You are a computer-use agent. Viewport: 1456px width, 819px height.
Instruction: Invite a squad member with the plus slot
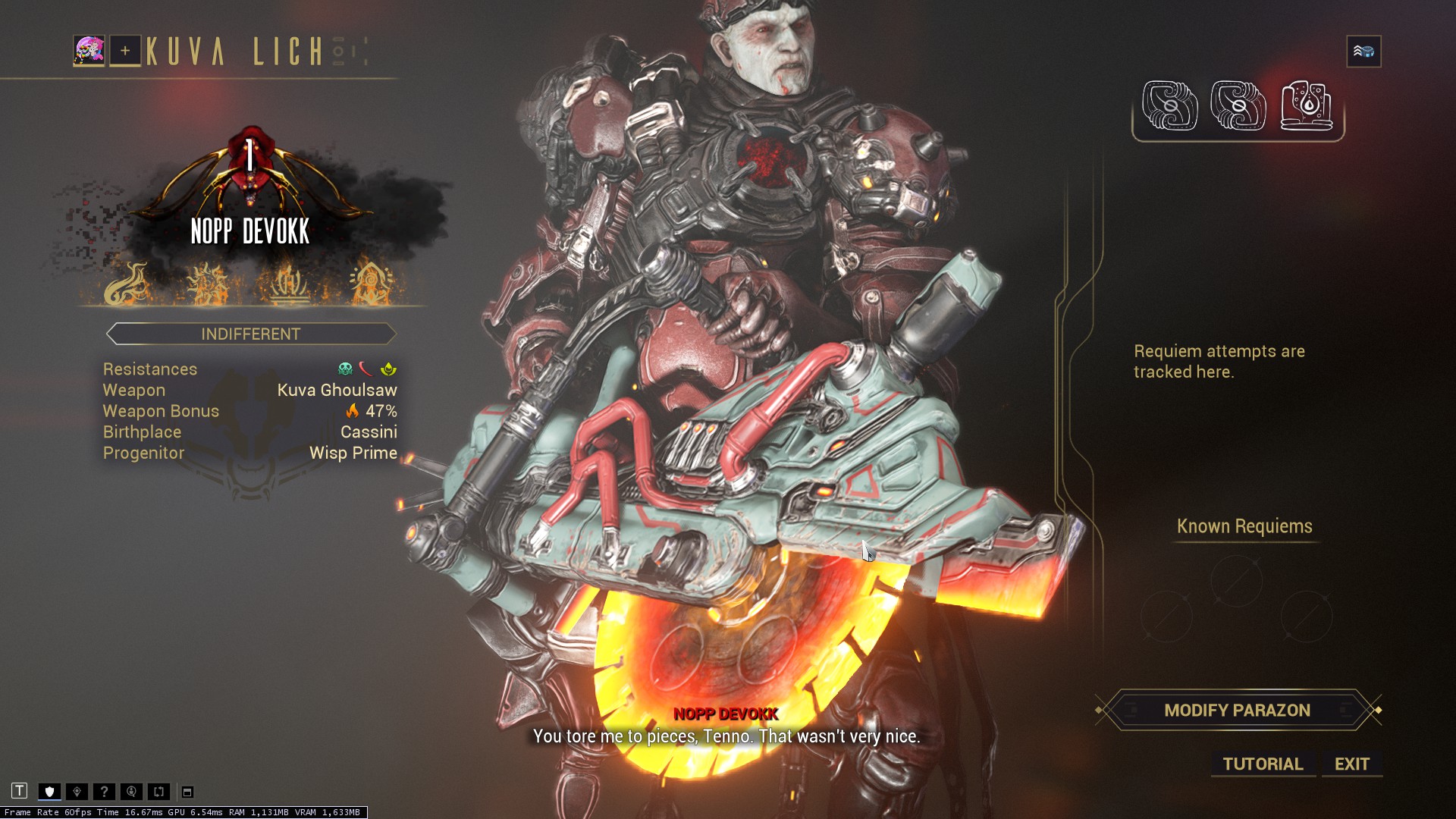(125, 51)
